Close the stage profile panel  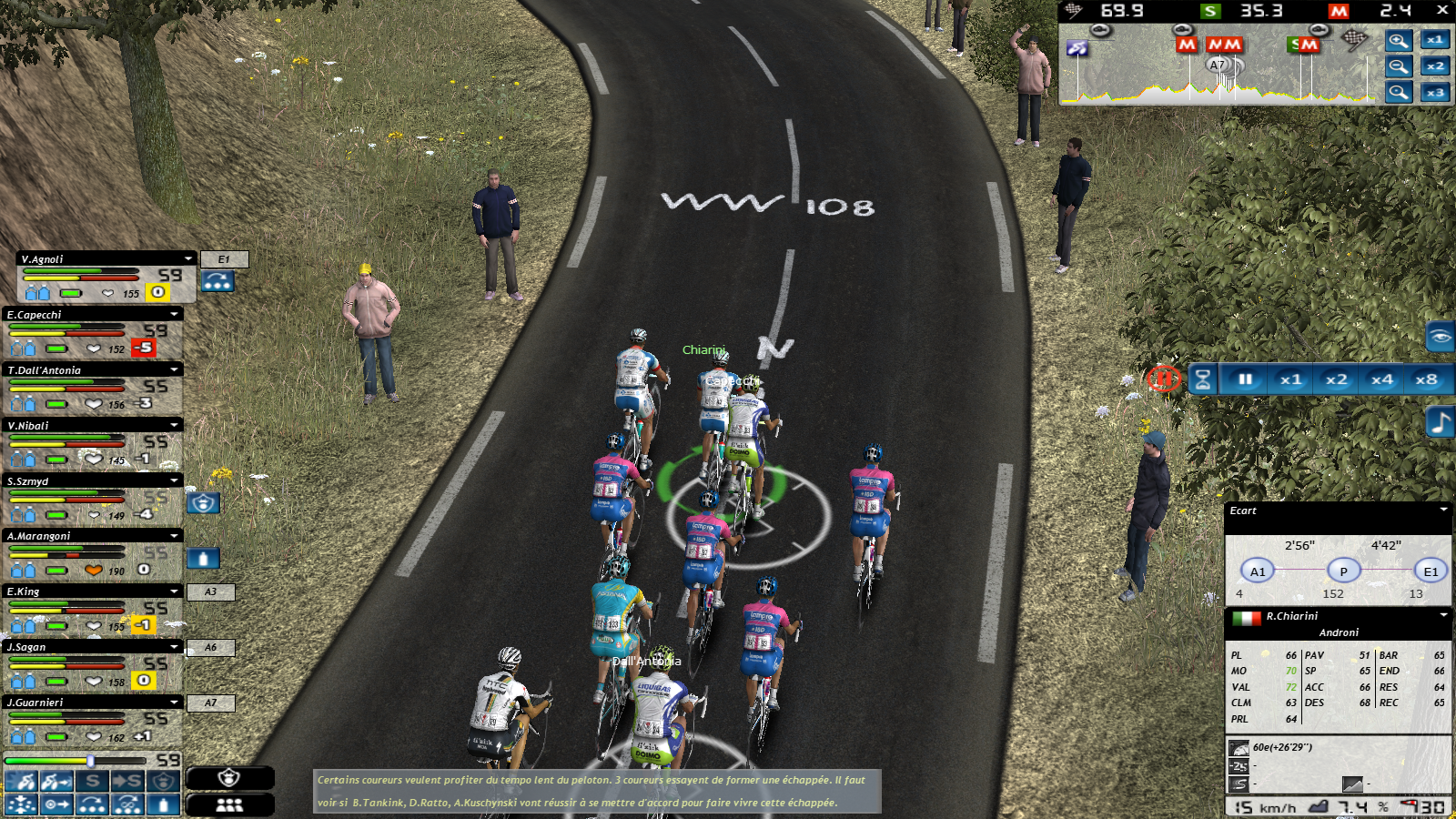(x=1442, y=10)
